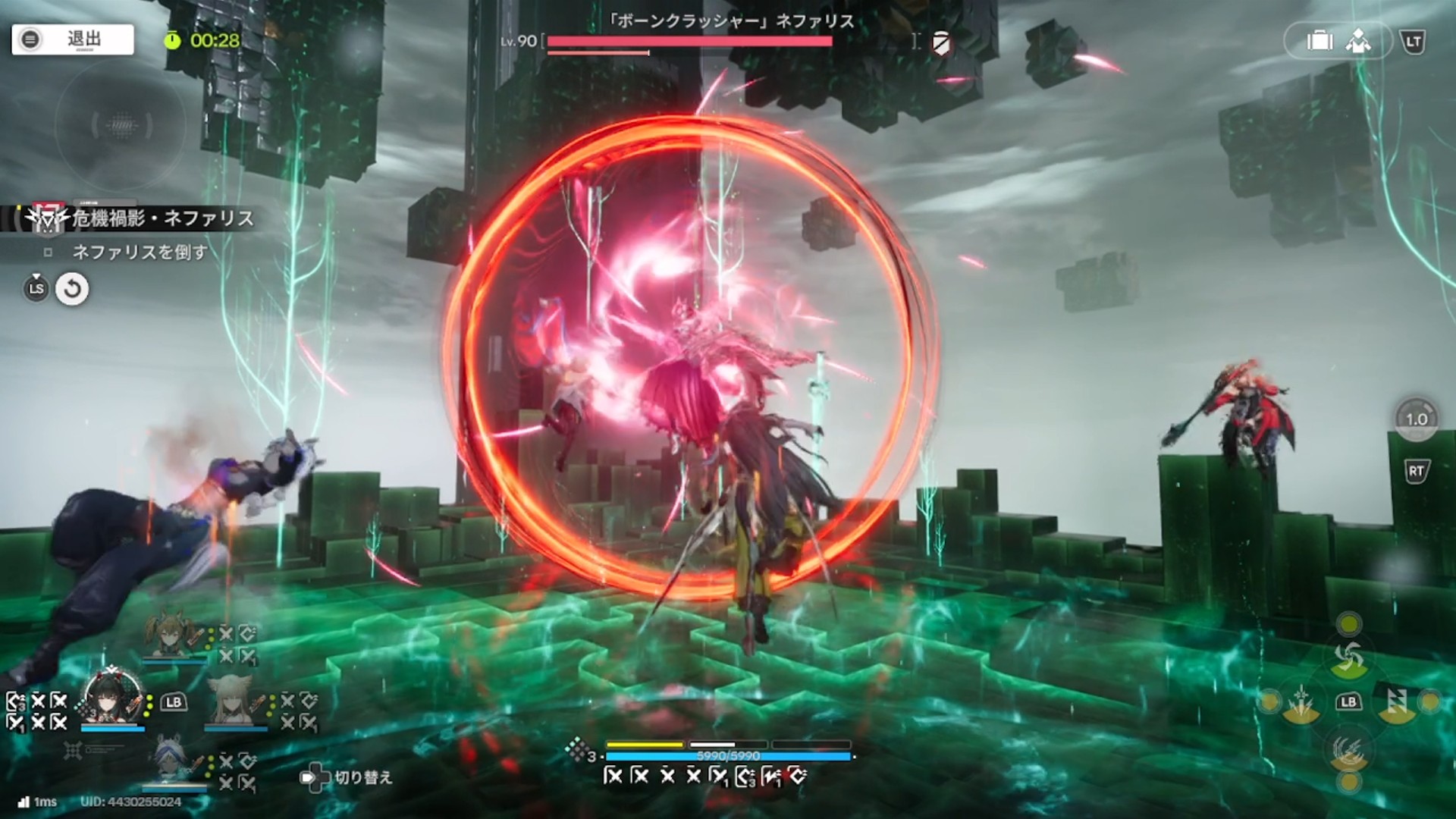The height and width of the screenshot is (819, 1456).
Task: Activate the zigzag N-shaped skill icon
Action: pyautogui.click(x=1397, y=703)
